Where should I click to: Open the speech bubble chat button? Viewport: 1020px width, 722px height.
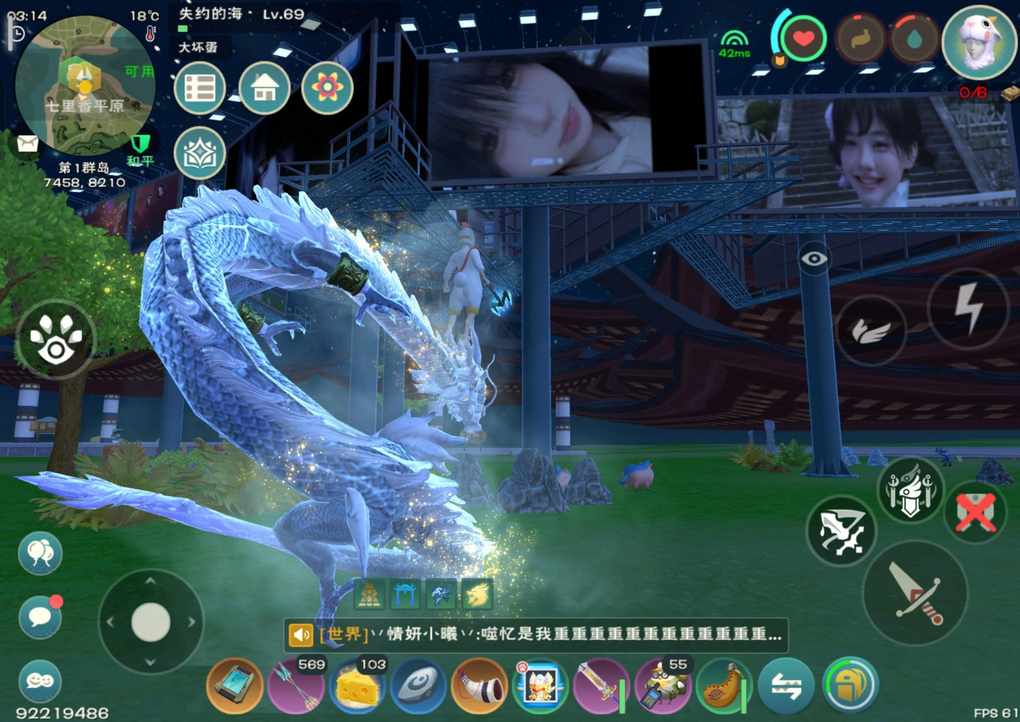tap(40, 616)
